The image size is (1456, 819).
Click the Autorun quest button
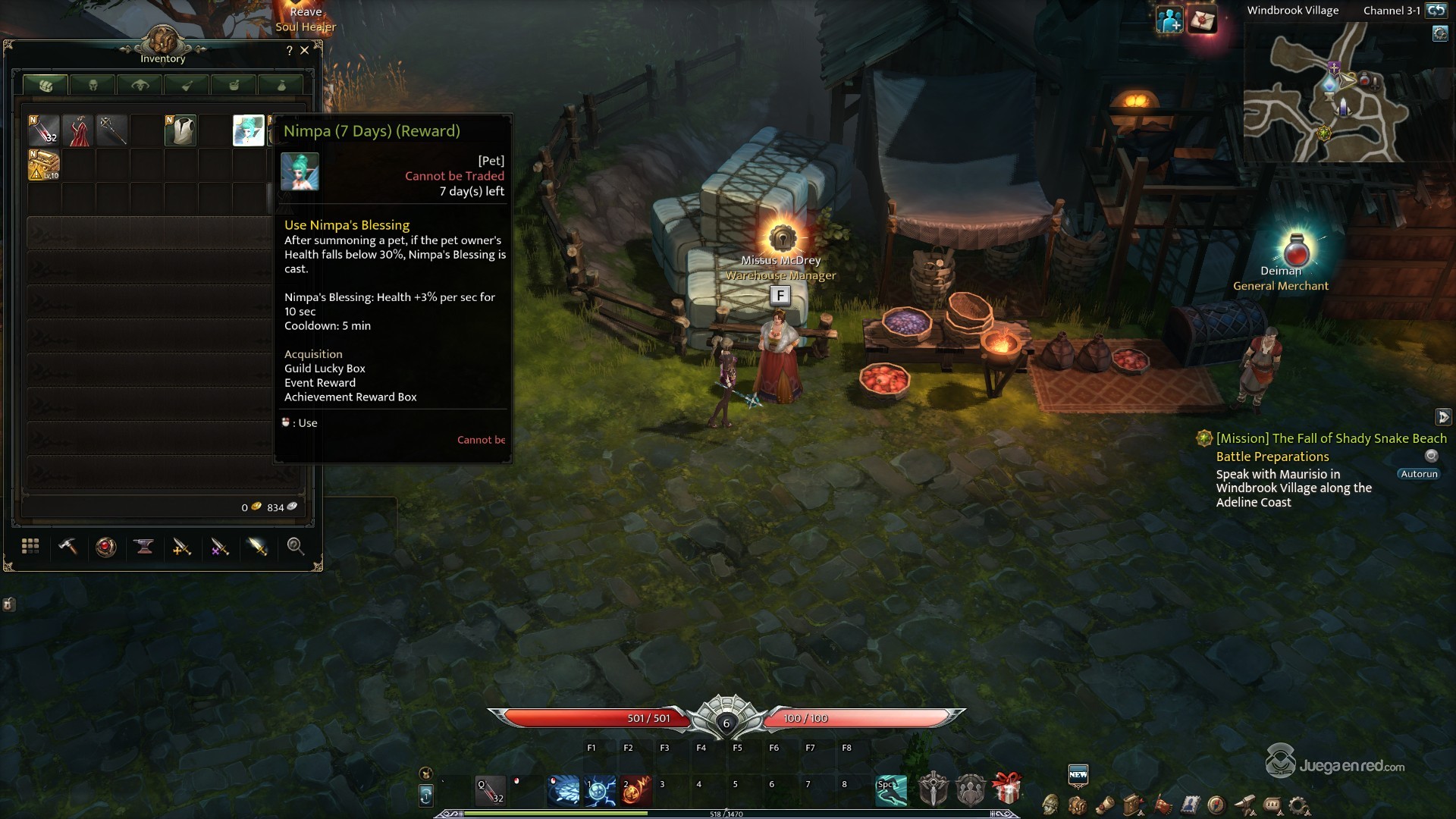click(x=1419, y=474)
